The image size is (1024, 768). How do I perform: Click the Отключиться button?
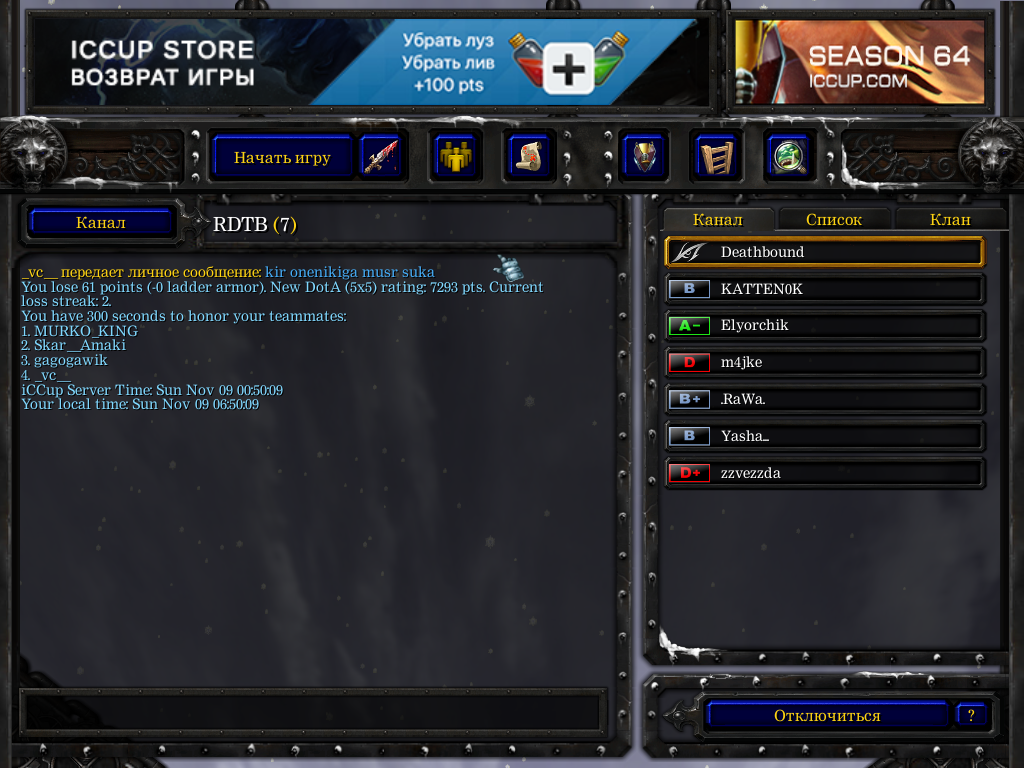pyautogui.click(x=826, y=716)
